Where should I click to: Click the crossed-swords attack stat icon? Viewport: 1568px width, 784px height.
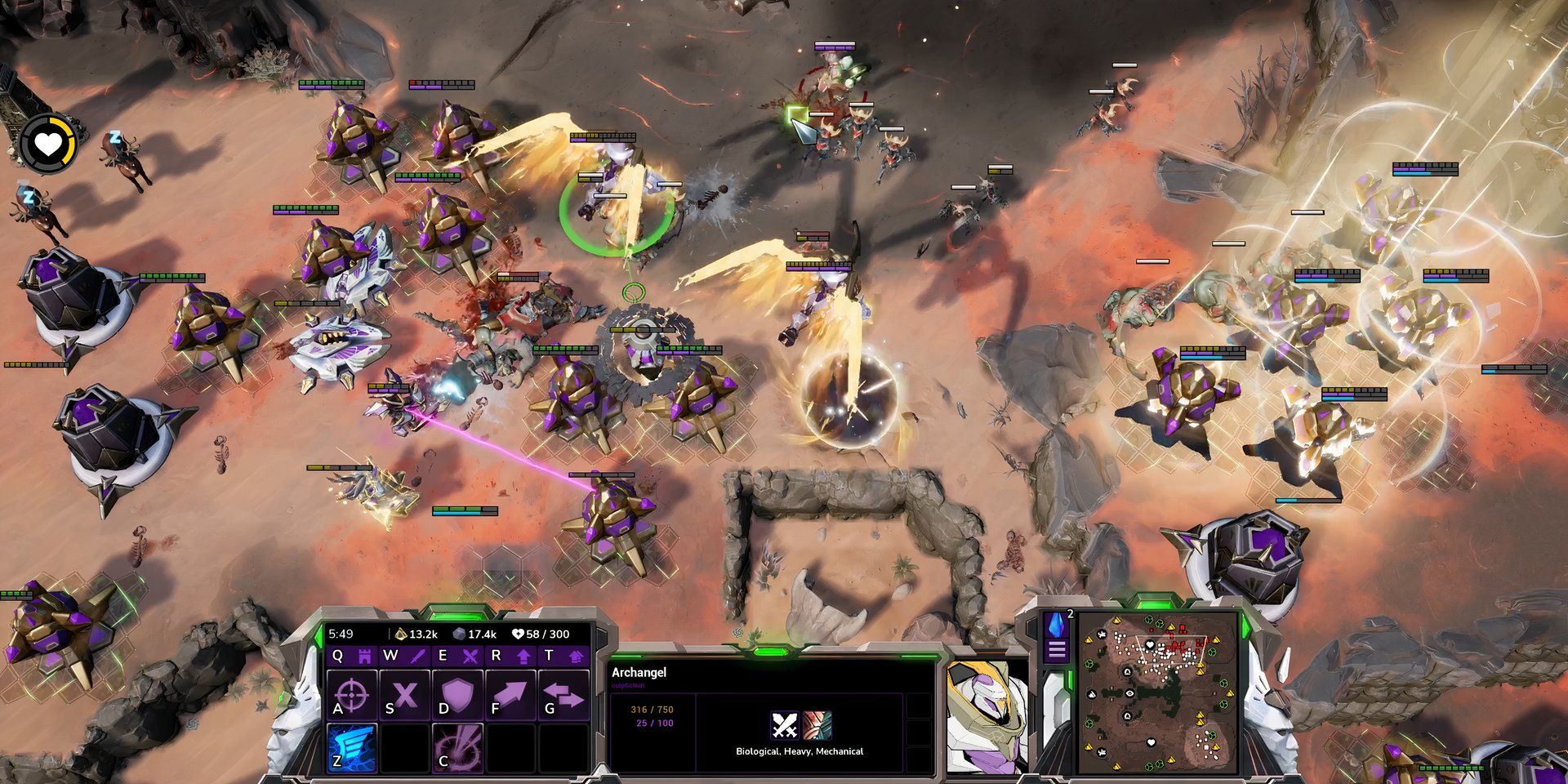point(784,726)
